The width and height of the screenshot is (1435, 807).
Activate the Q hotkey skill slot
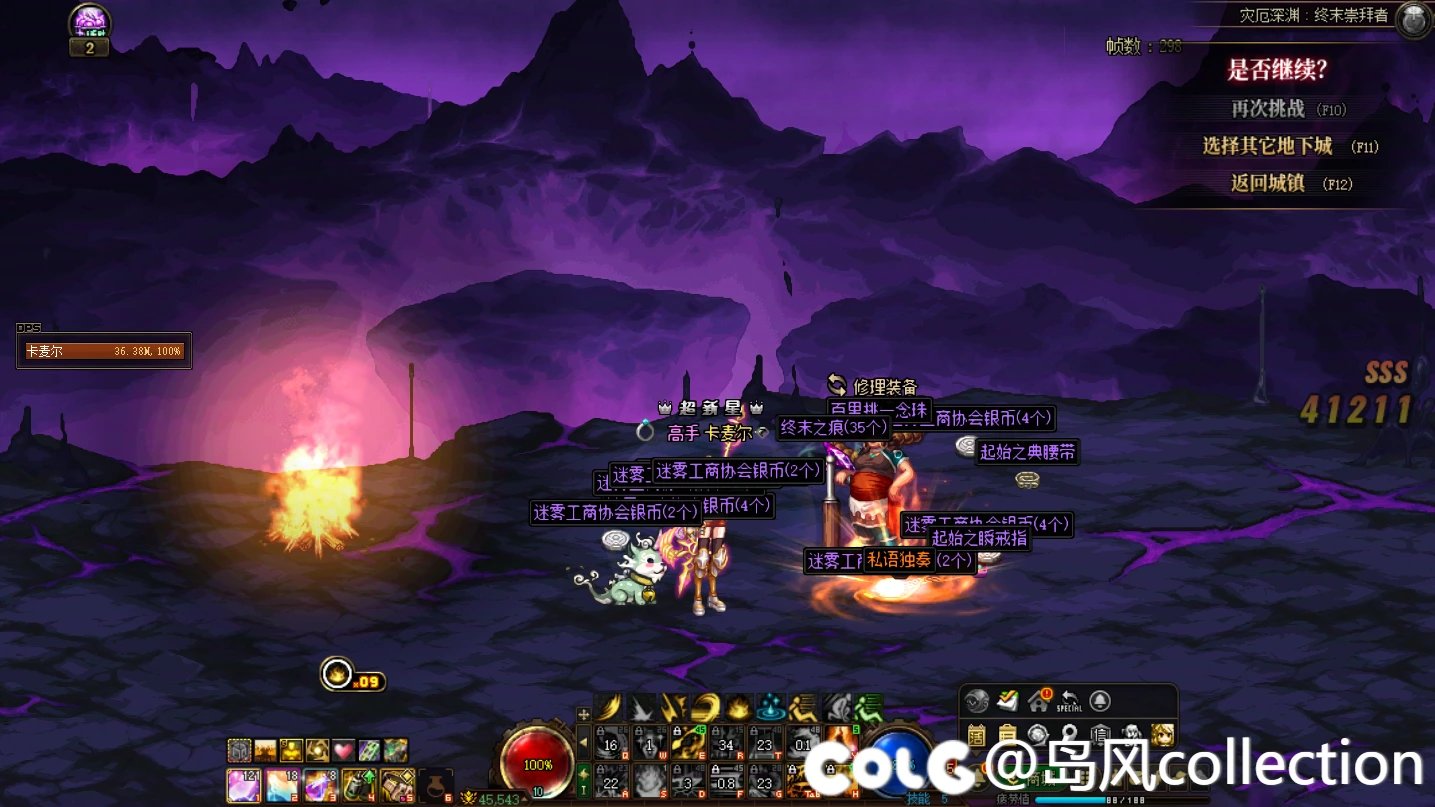[x=611, y=744]
